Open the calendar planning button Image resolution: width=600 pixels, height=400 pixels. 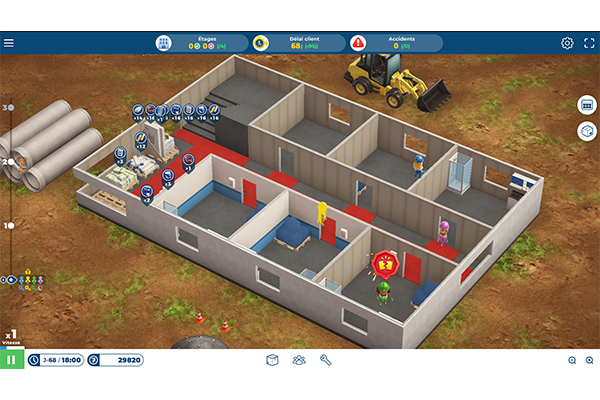coord(586,105)
